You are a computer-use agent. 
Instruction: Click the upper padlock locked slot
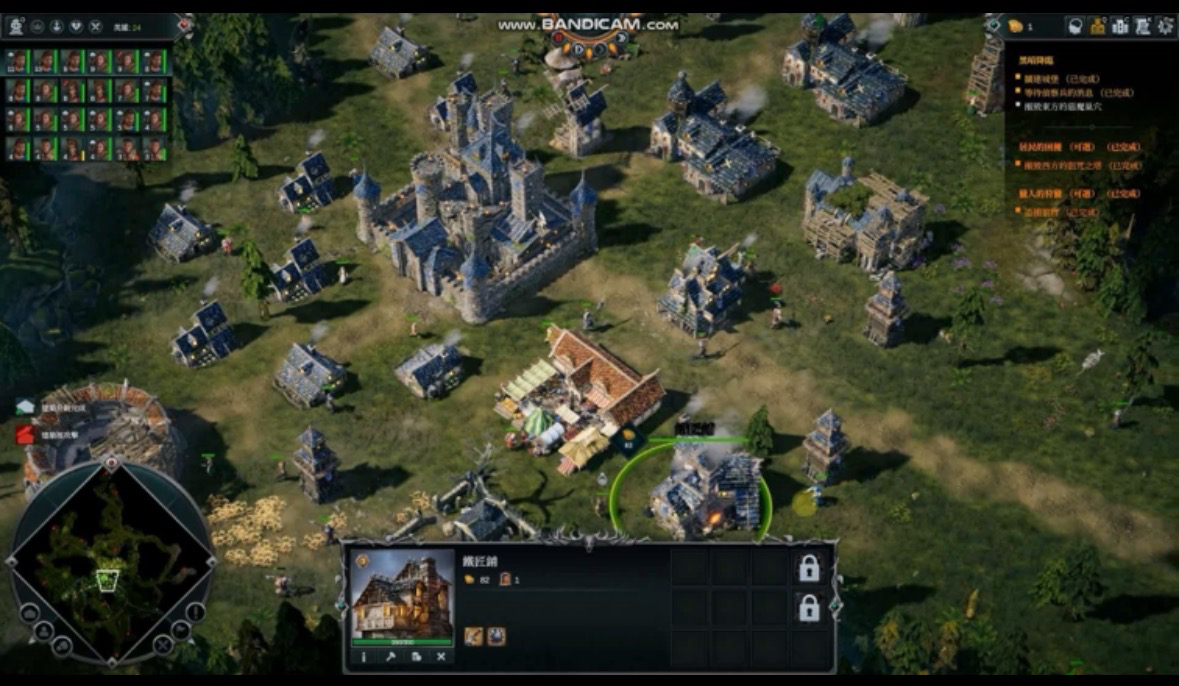click(808, 568)
